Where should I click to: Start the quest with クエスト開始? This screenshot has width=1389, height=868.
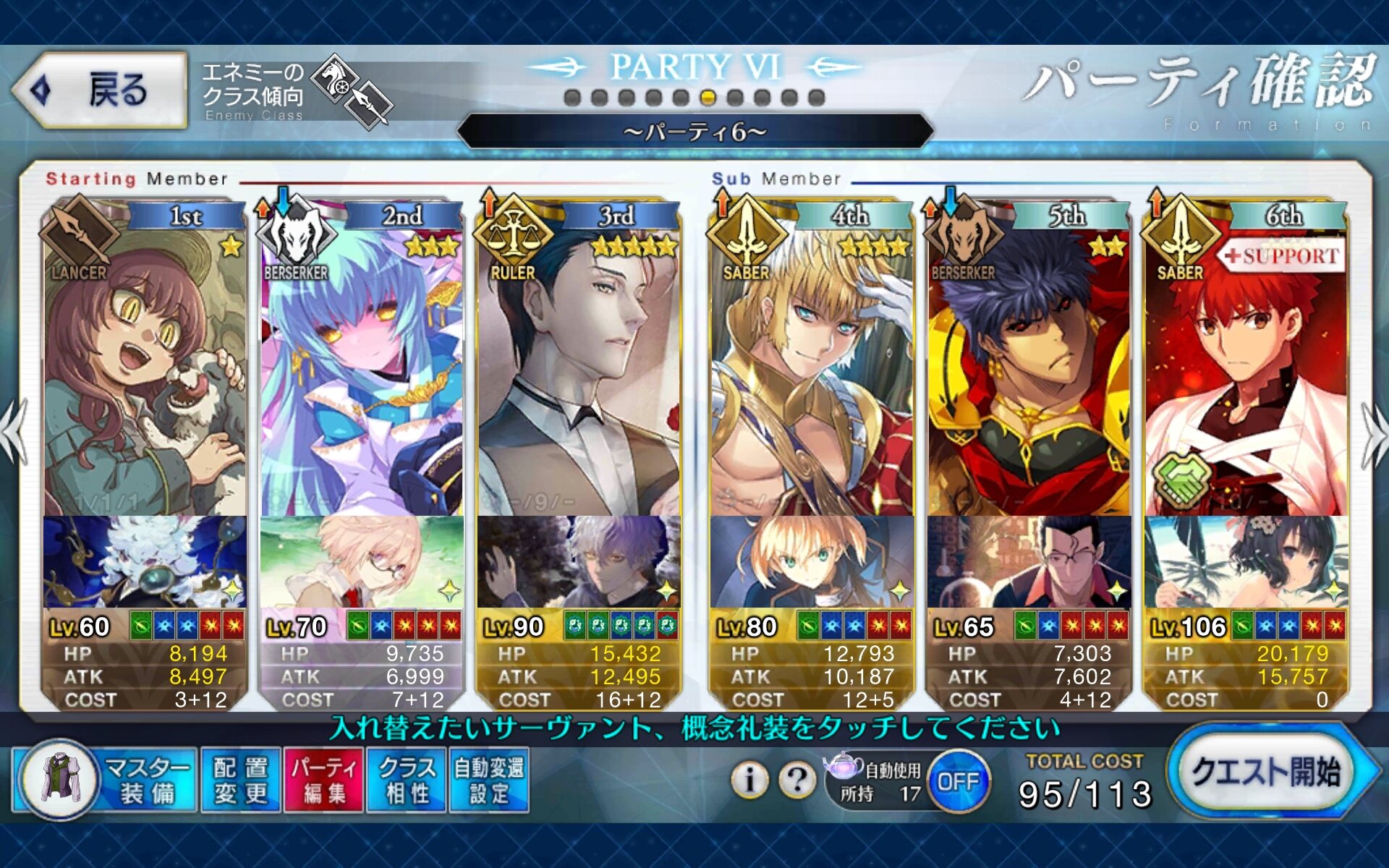1266,774
